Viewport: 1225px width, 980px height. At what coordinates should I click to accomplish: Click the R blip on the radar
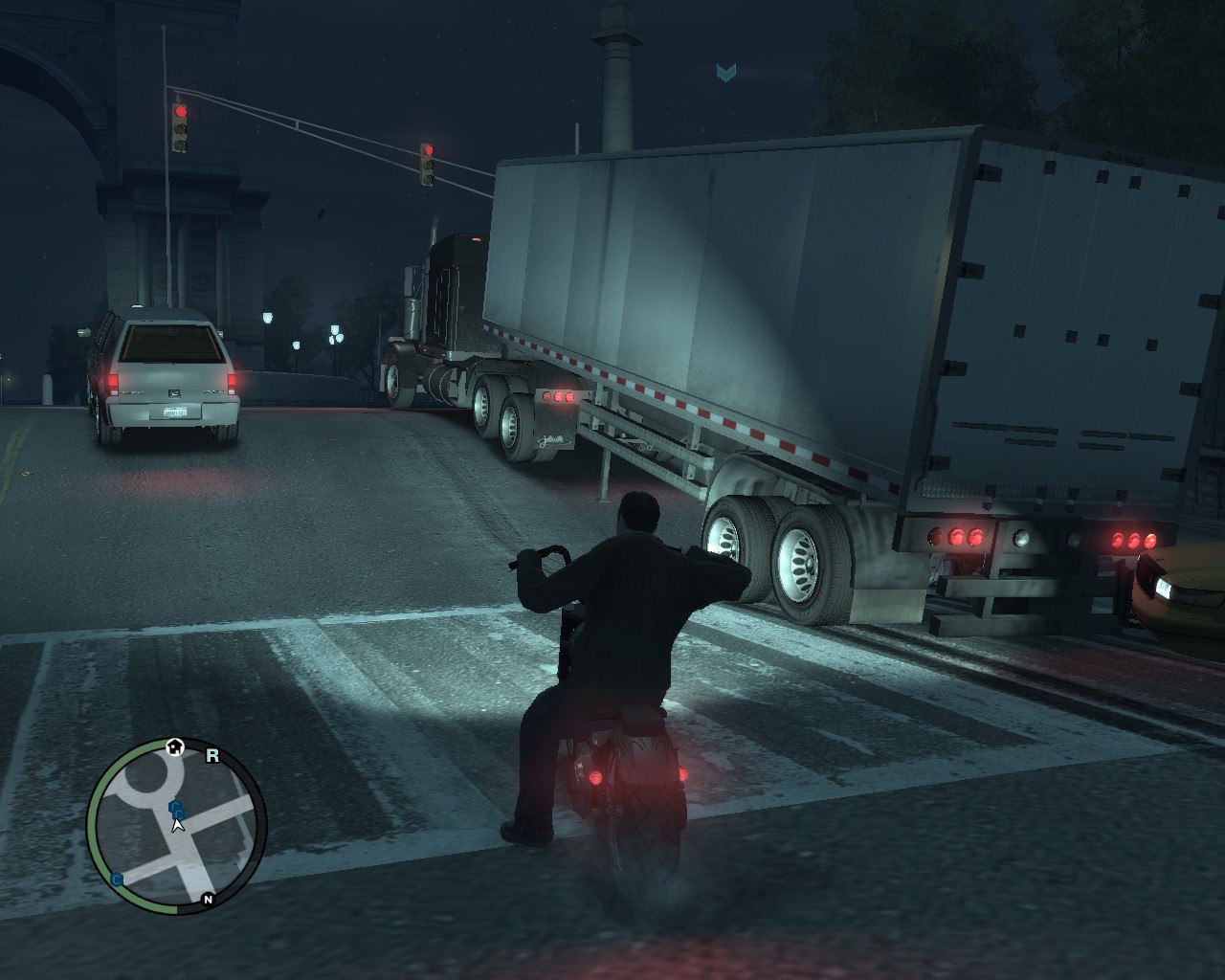coord(212,756)
